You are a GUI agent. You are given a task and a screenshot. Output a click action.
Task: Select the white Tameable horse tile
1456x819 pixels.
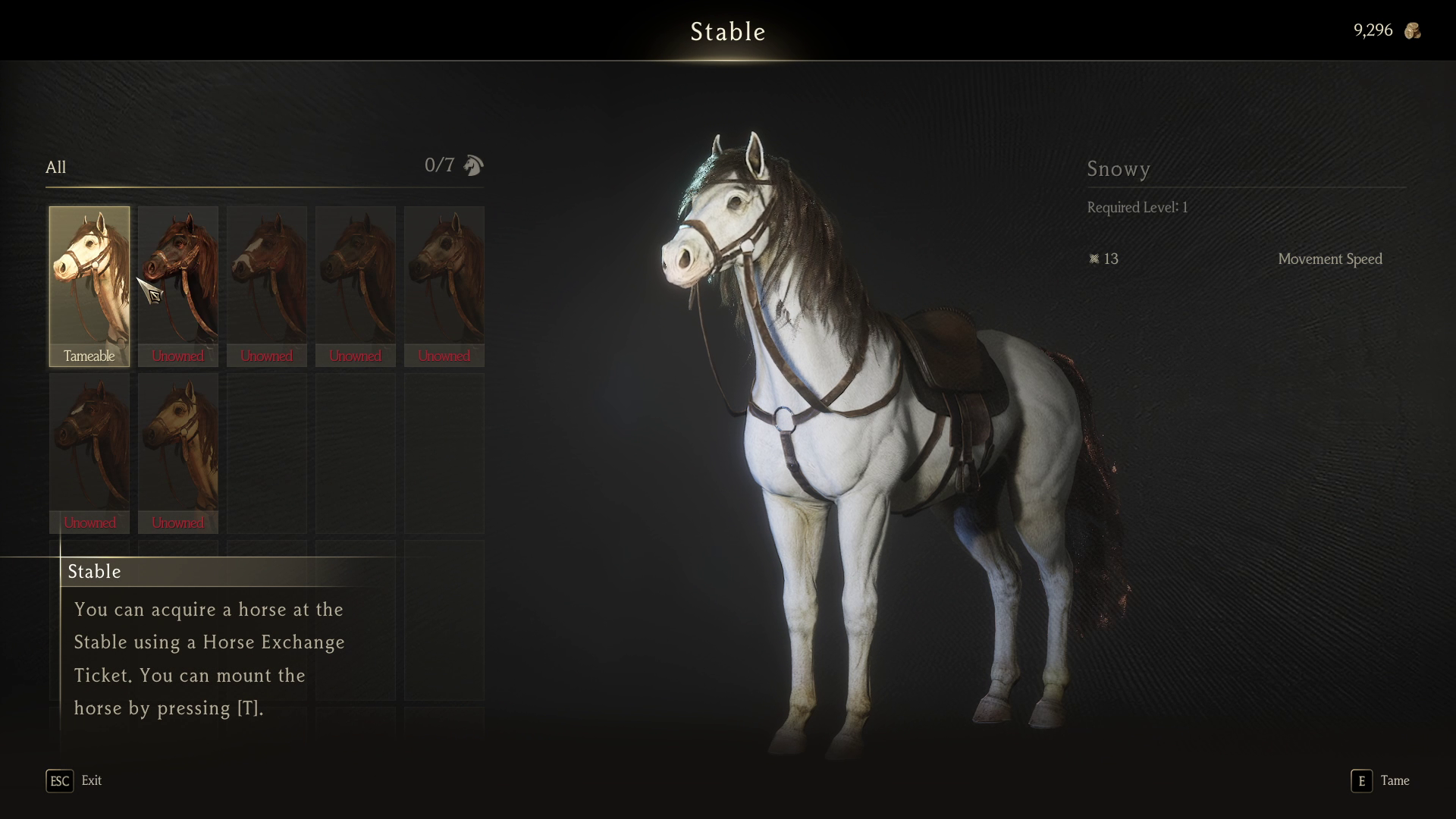tap(89, 286)
